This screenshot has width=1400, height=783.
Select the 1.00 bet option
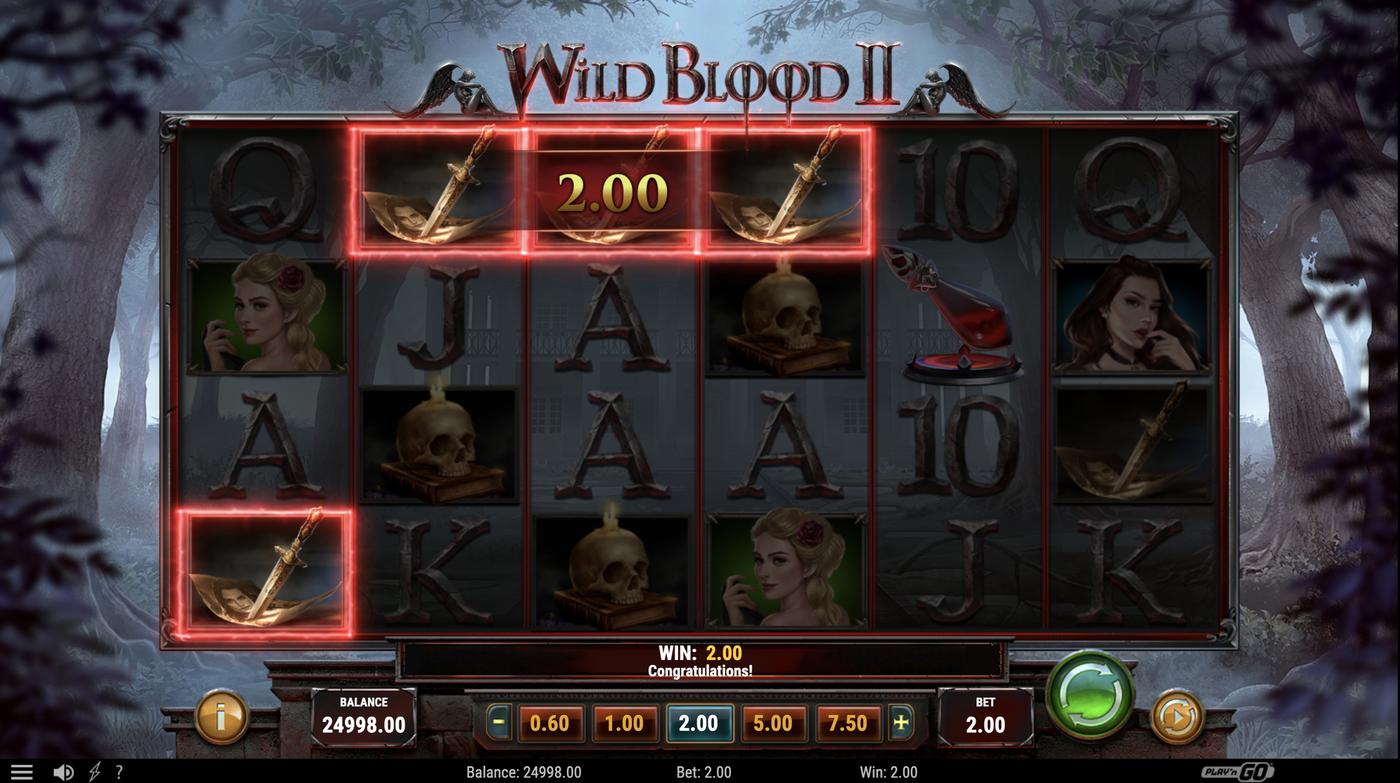pyautogui.click(x=624, y=721)
